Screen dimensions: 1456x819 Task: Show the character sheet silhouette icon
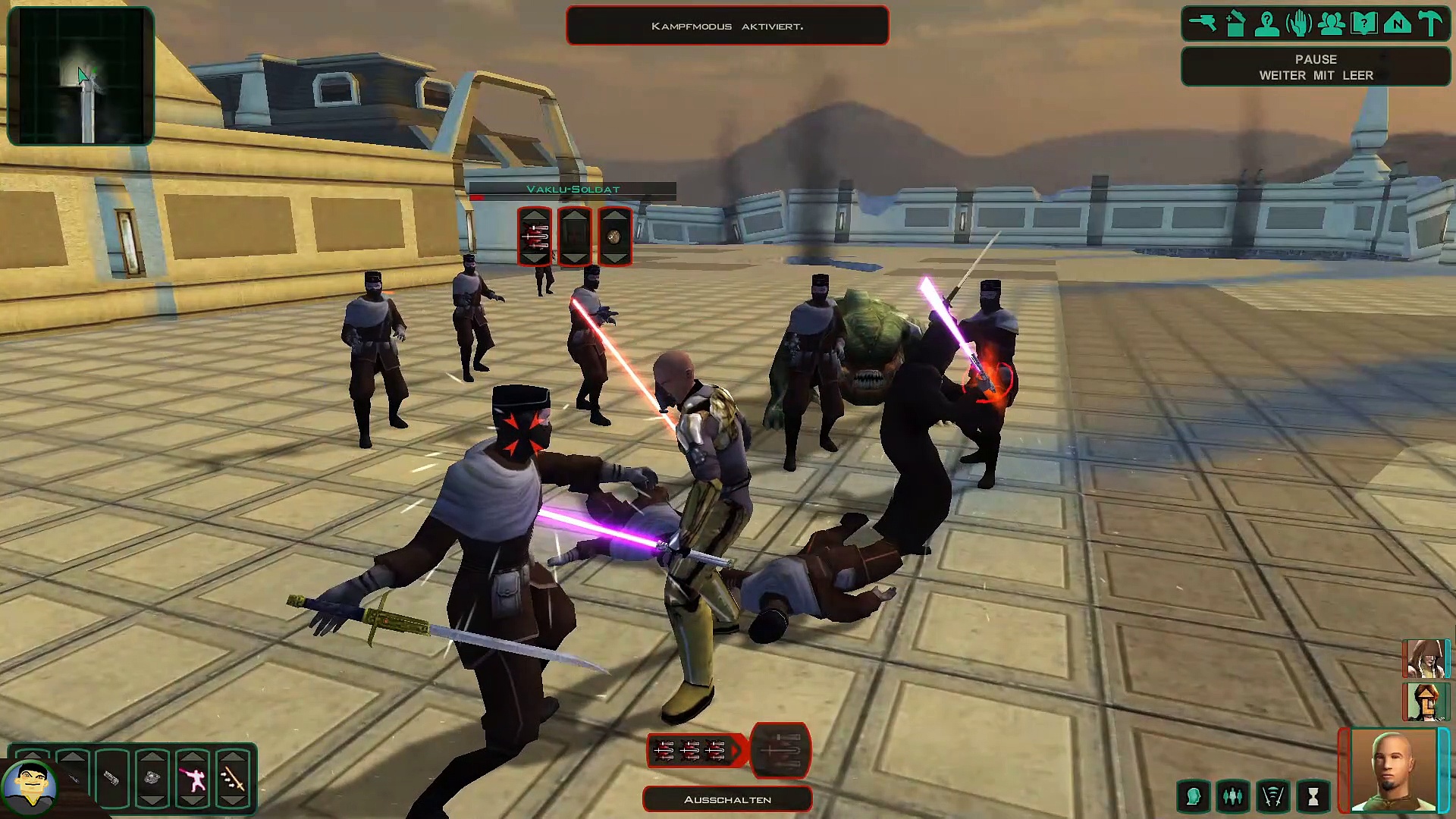1267,24
